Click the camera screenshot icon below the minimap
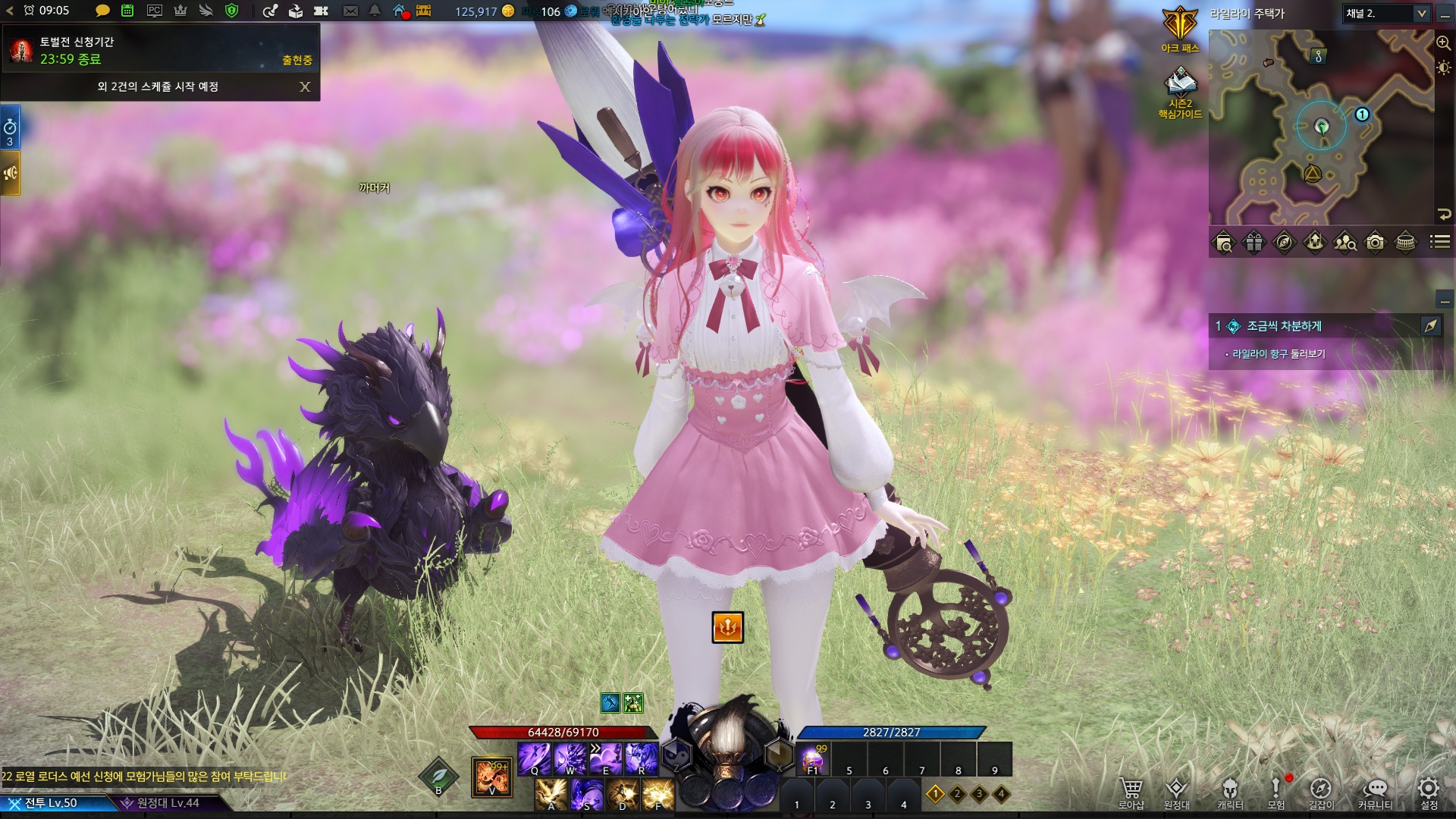This screenshot has width=1456, height=819. pos(1375,243)
